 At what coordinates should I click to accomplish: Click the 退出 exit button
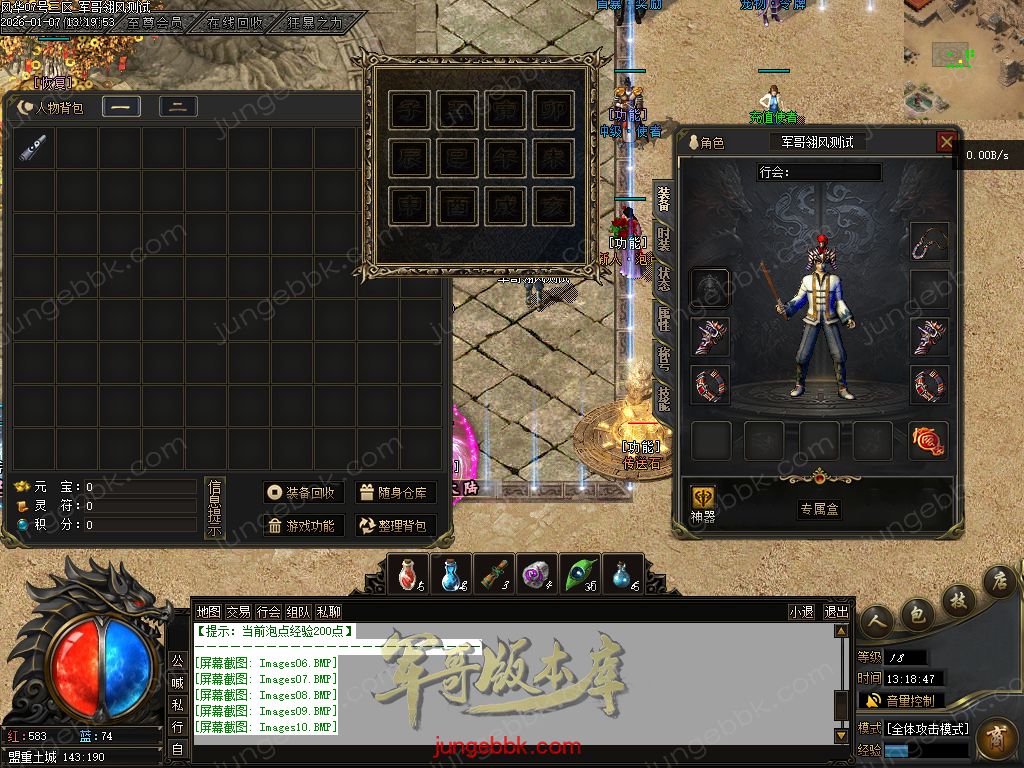click(x=836, y=612)
